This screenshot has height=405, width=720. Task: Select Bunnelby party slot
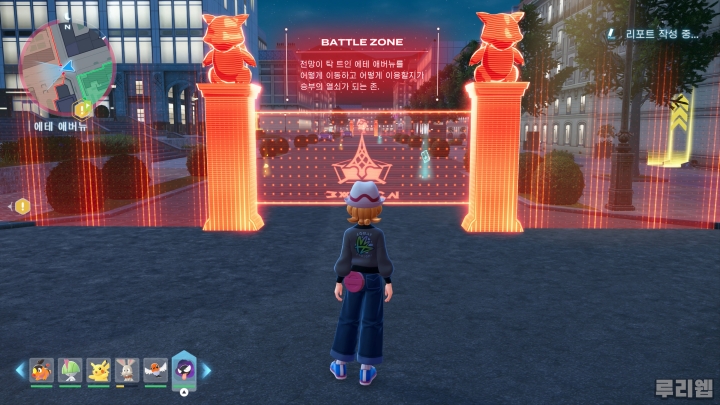(x=127, y=370)
